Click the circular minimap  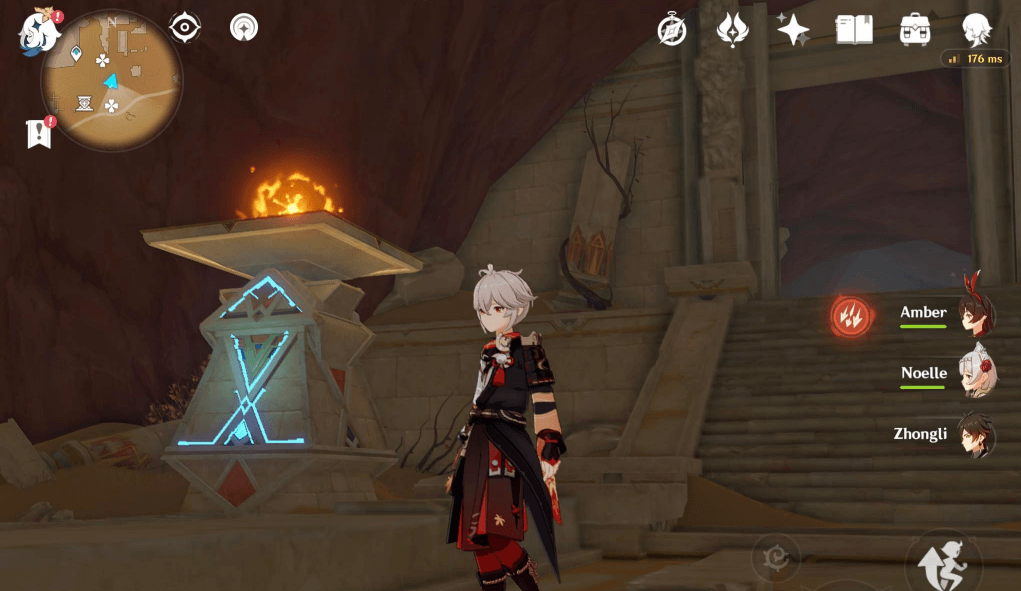point(111,80)
